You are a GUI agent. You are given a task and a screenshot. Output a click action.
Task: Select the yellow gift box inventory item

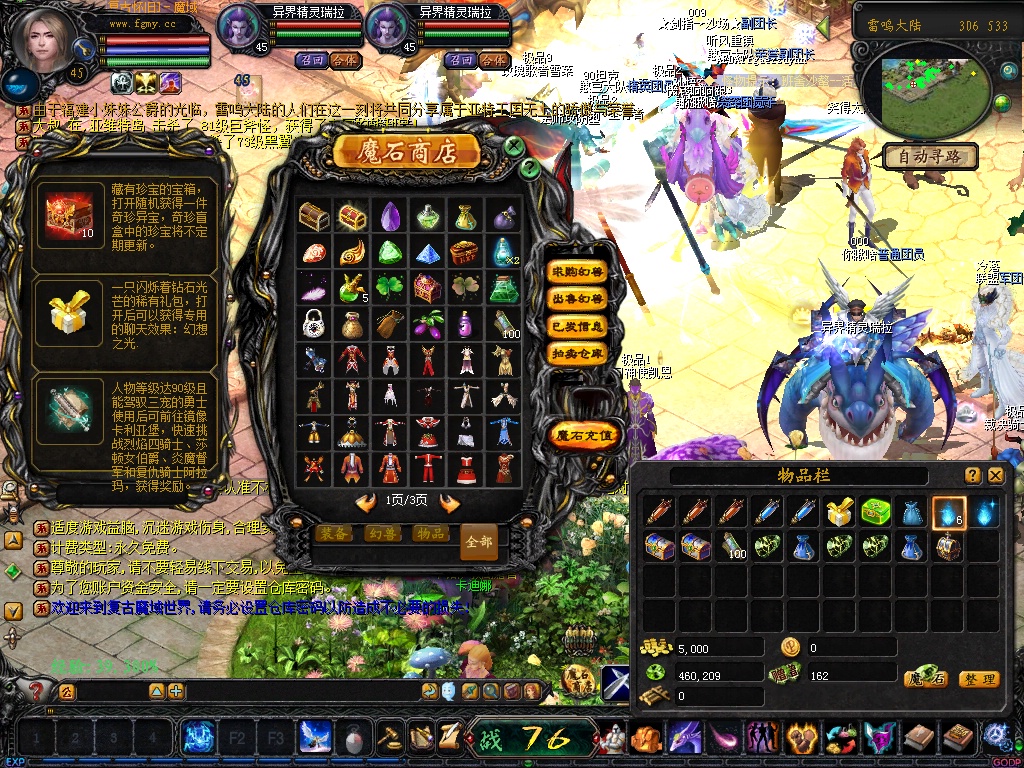point(838,513)
